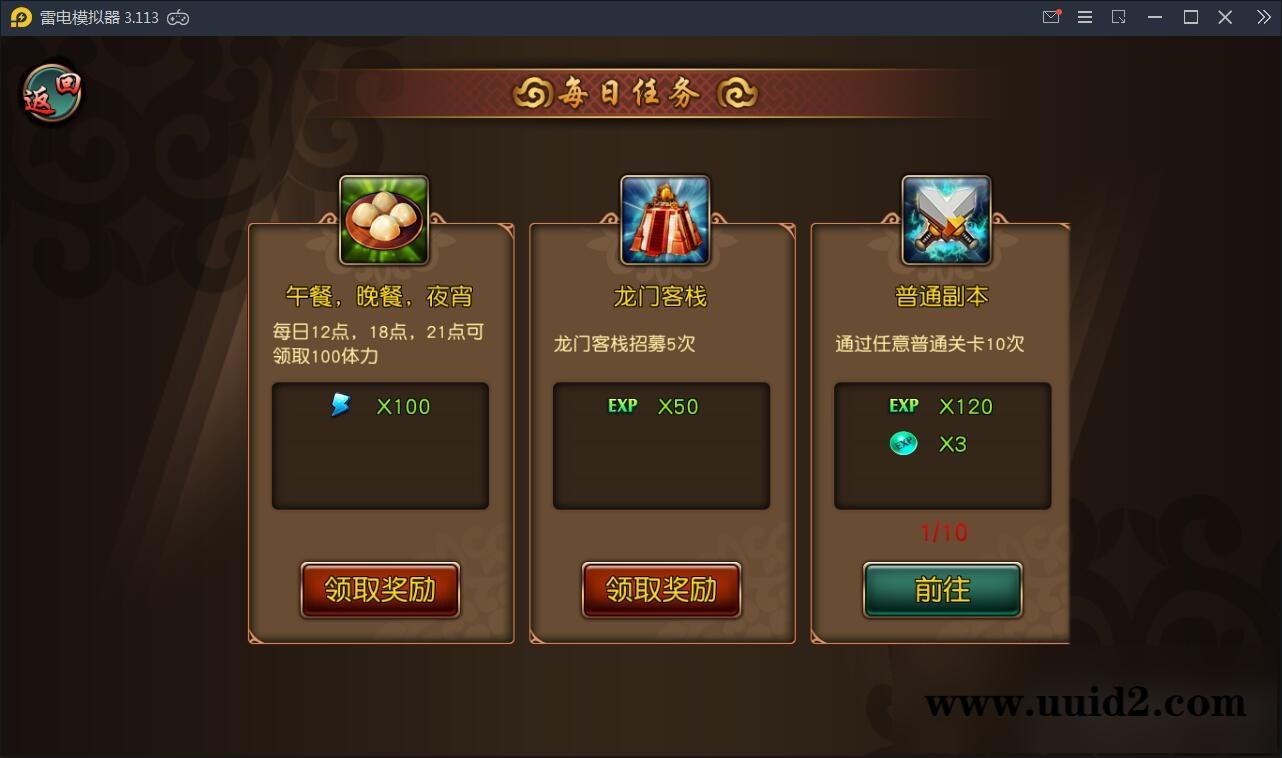Expand the sidebar with the double-chevron icon
This screenshot has height=758, width=1282.
tap(1262, 17)
